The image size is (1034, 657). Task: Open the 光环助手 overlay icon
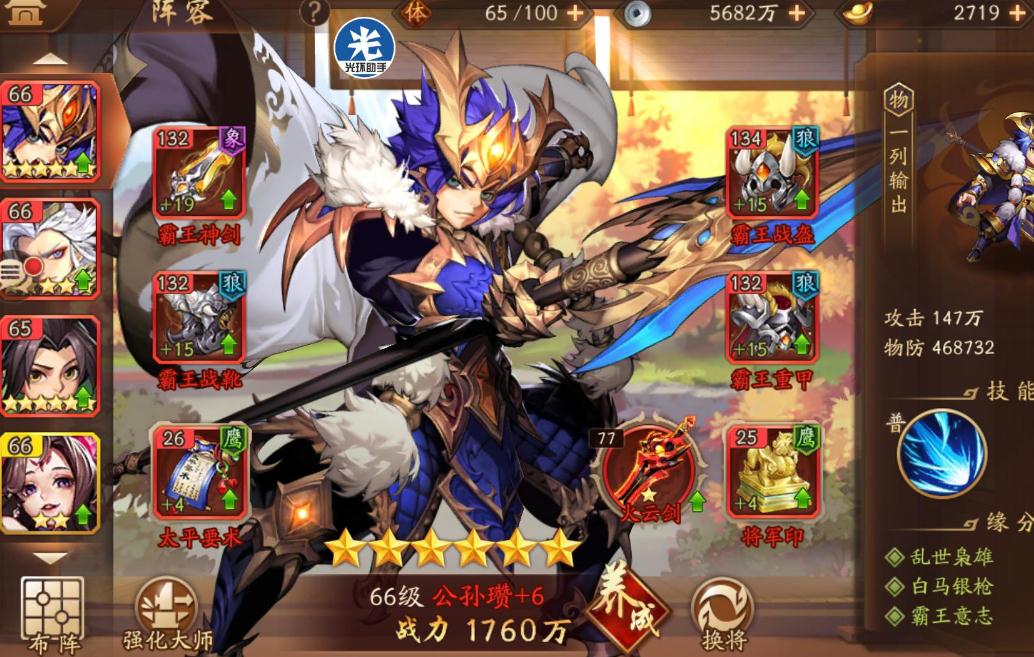[x=364, y=48]
